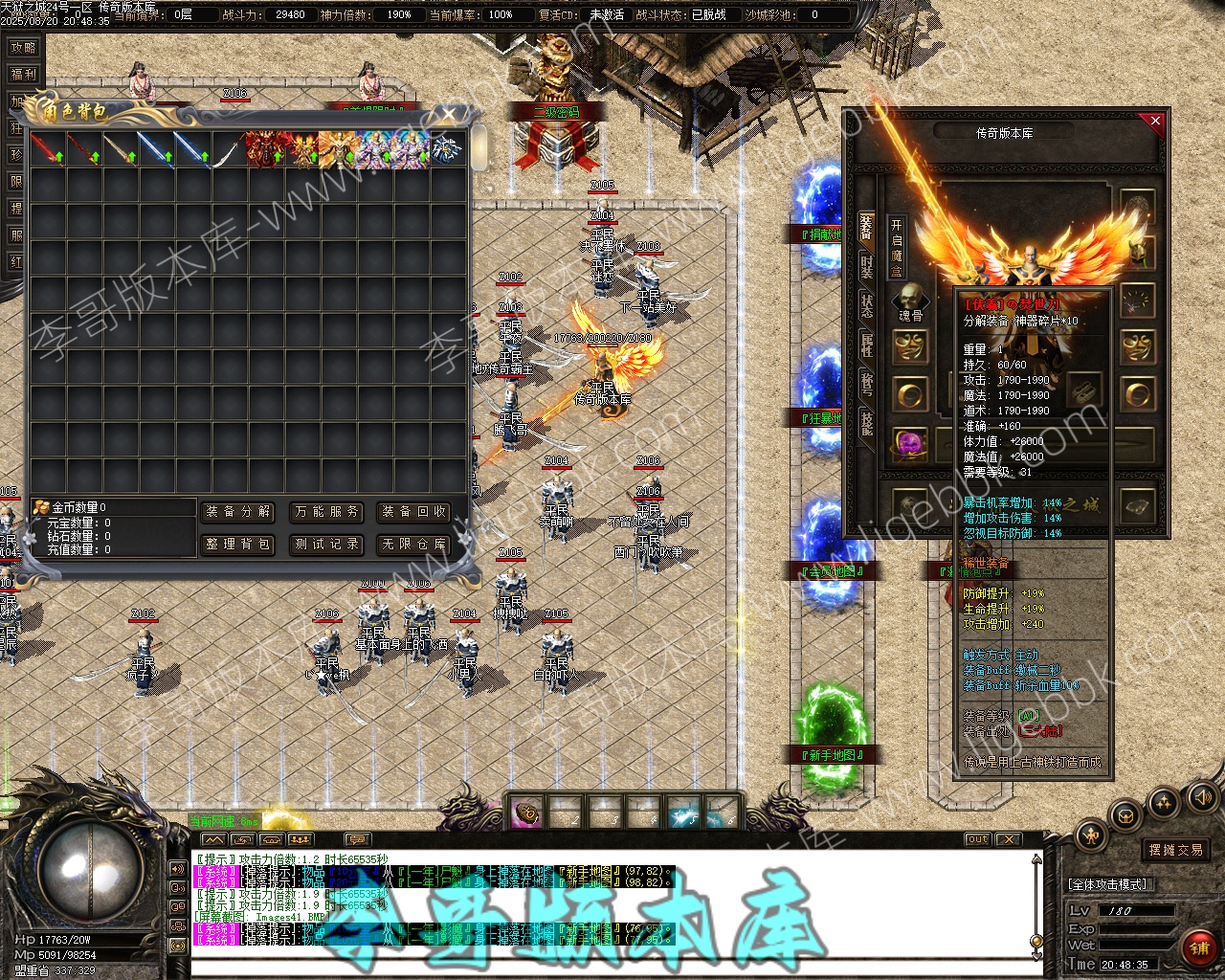Select the 魂骨 soul bone skull slot
Image resolution: width=1225 pixels, height=980 pixels.
pos(910,301)
